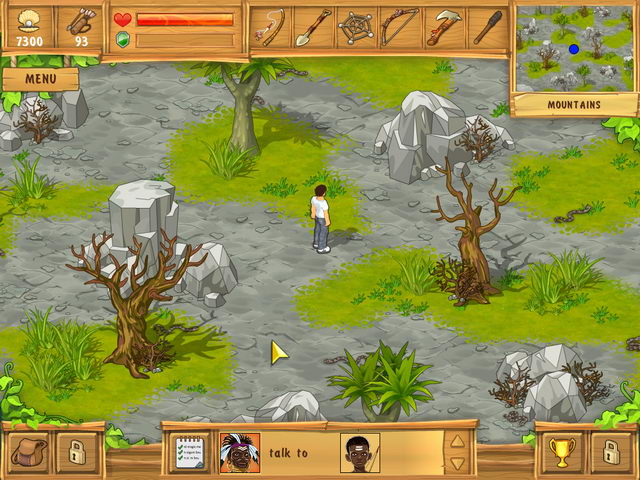Select the axe tool

443,26
